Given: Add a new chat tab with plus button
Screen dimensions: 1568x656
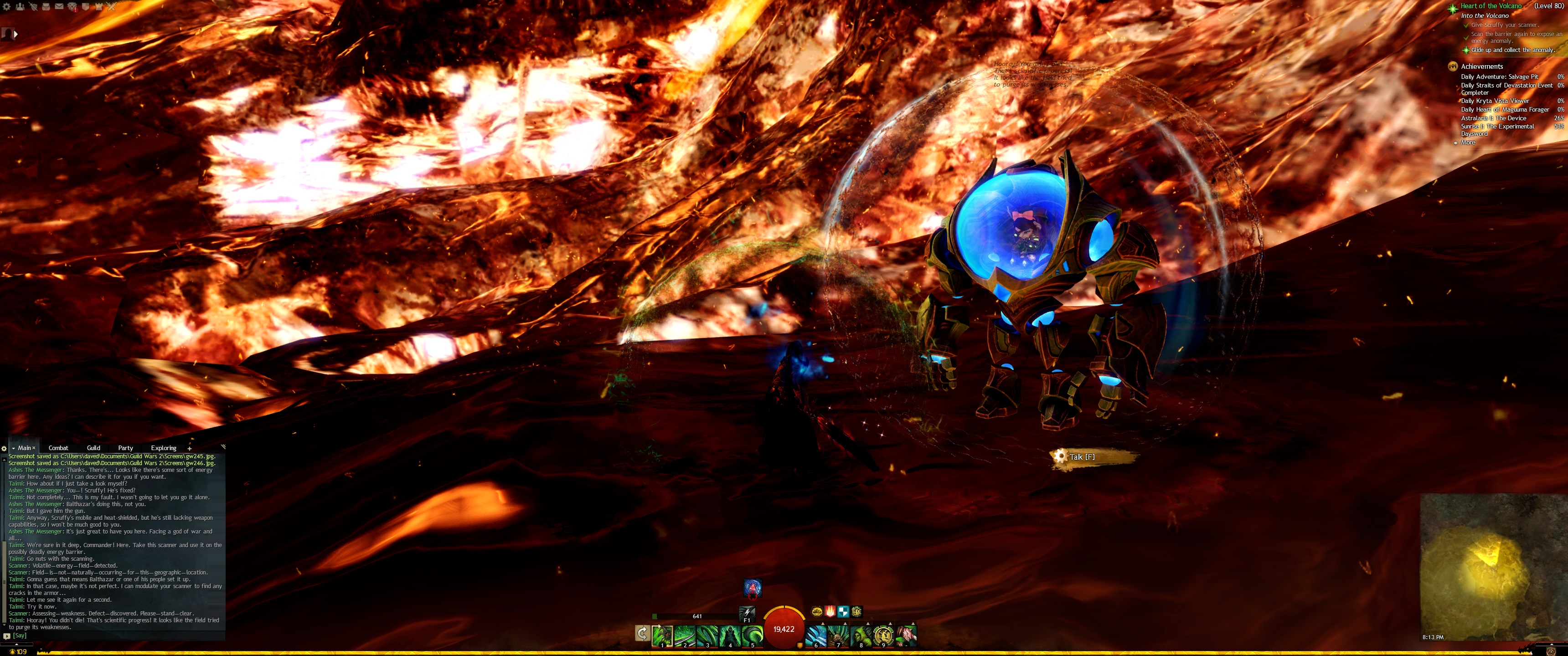Looking at the screenshot, I should coord(189,448).
